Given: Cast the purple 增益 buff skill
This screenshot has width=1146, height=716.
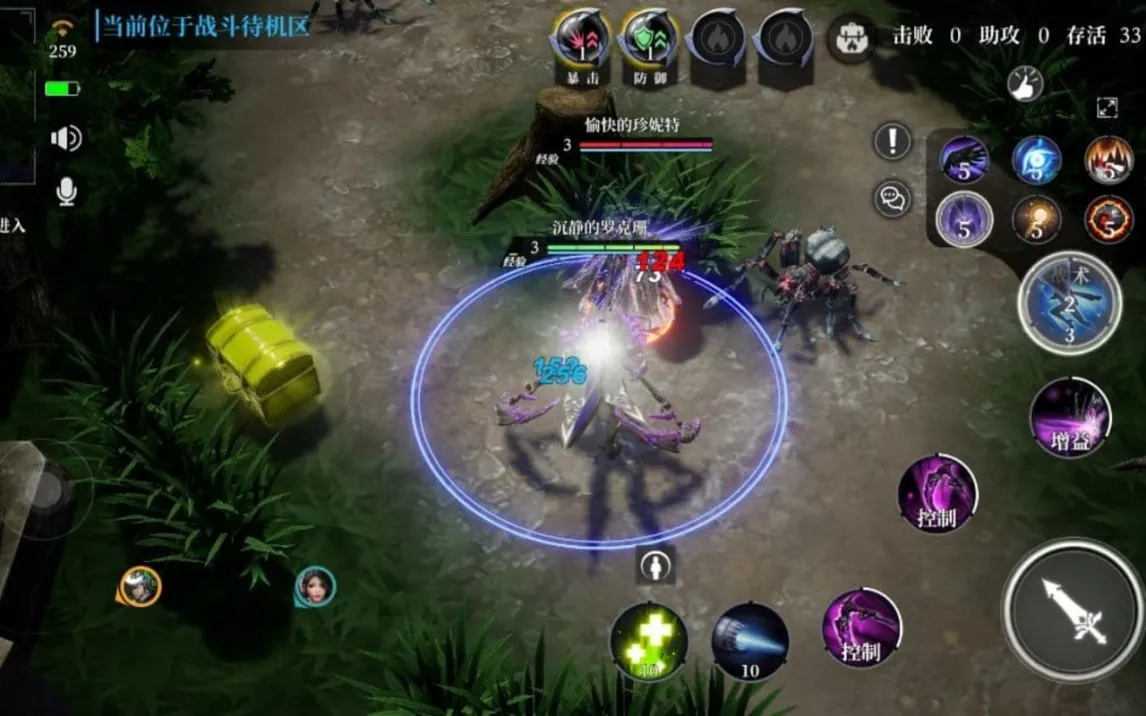Looking at the screenshot, I should (1071, 418).
